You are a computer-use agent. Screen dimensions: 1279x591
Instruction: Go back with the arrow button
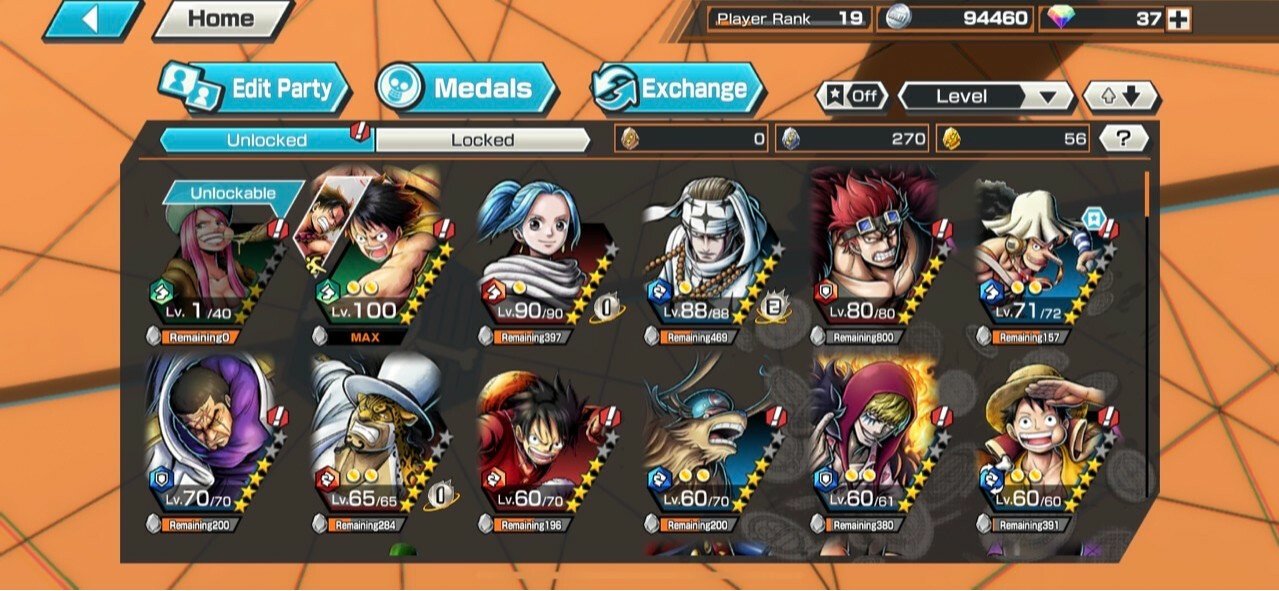[92, 19]
